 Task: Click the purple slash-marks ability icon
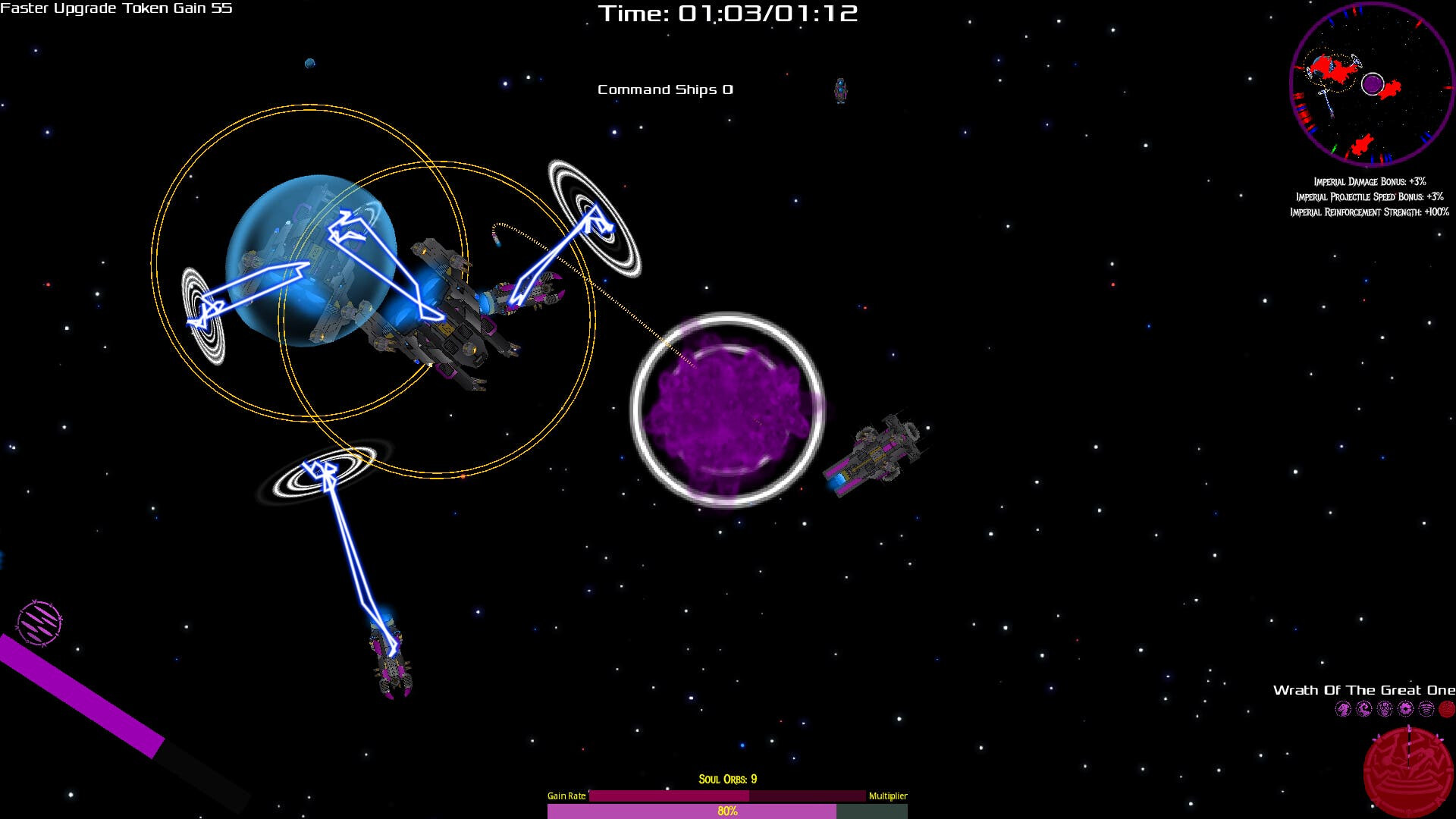[39, 623]
